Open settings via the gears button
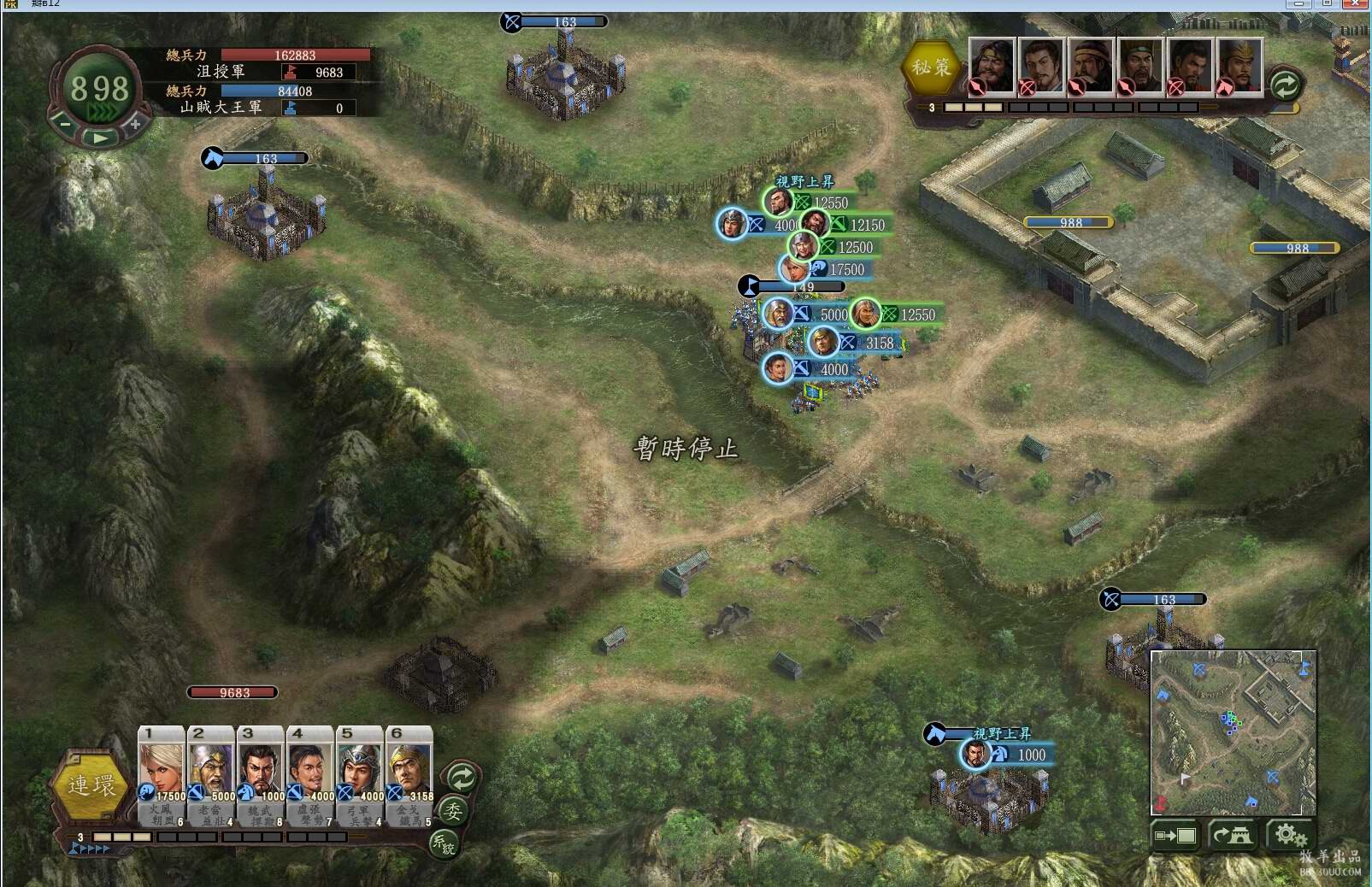 click(x=1288, y=835)
